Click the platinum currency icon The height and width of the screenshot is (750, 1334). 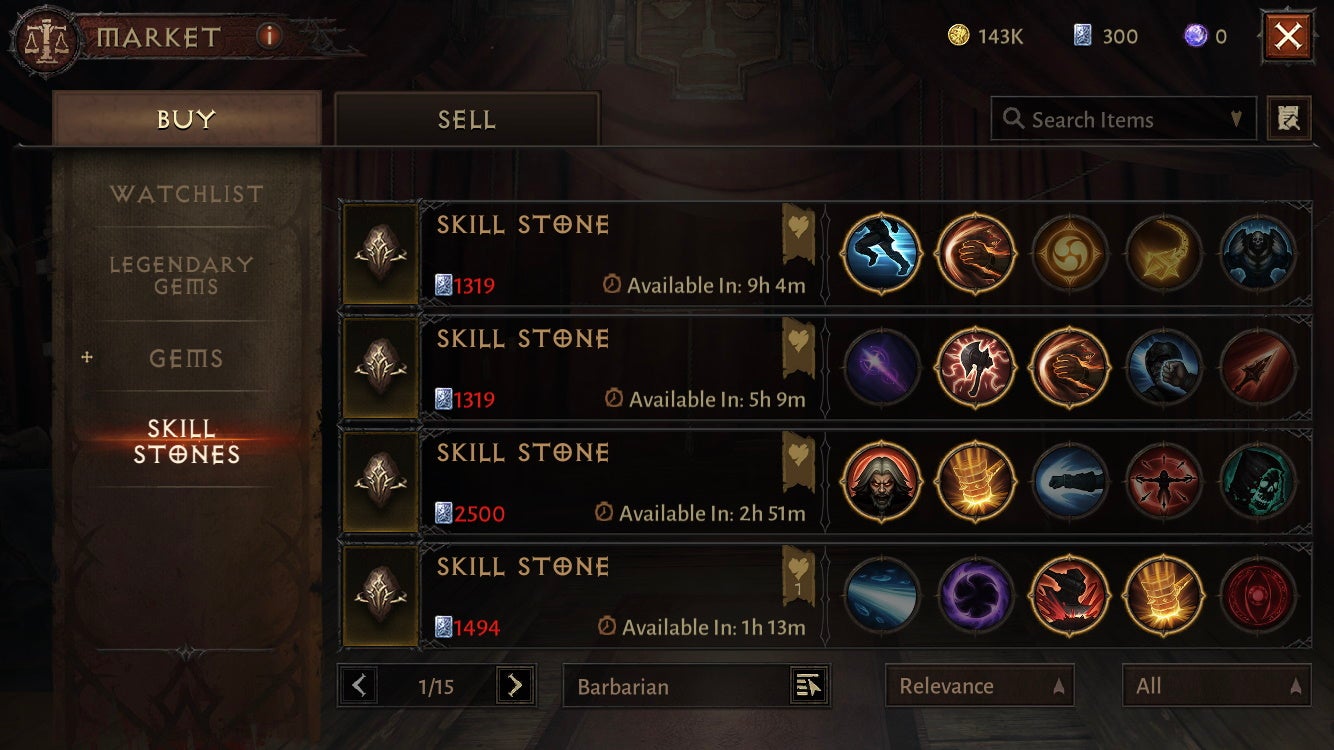[1086, 36]
